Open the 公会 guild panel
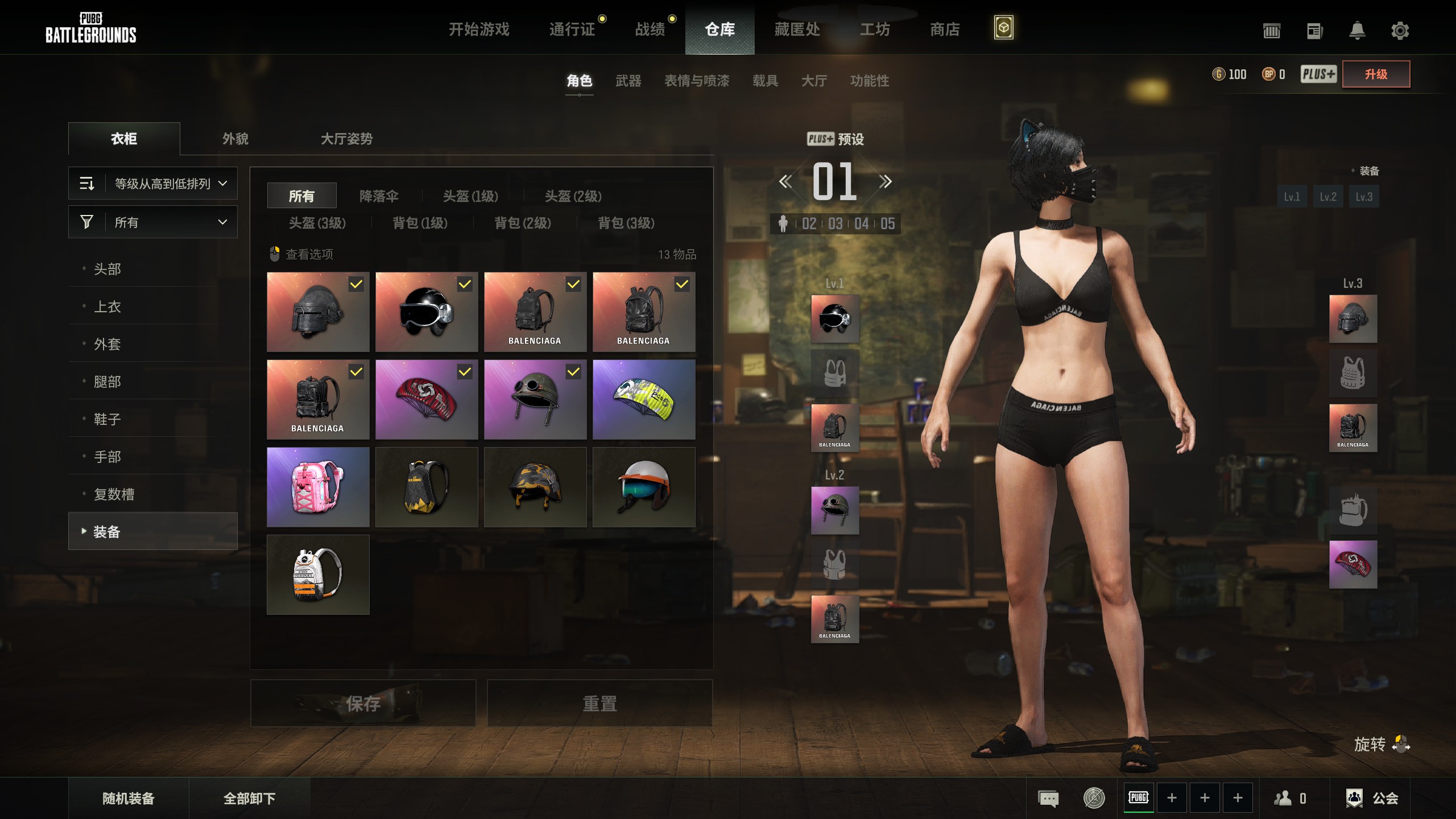Screen dimensions: 1456x819 pos(1372,799)
